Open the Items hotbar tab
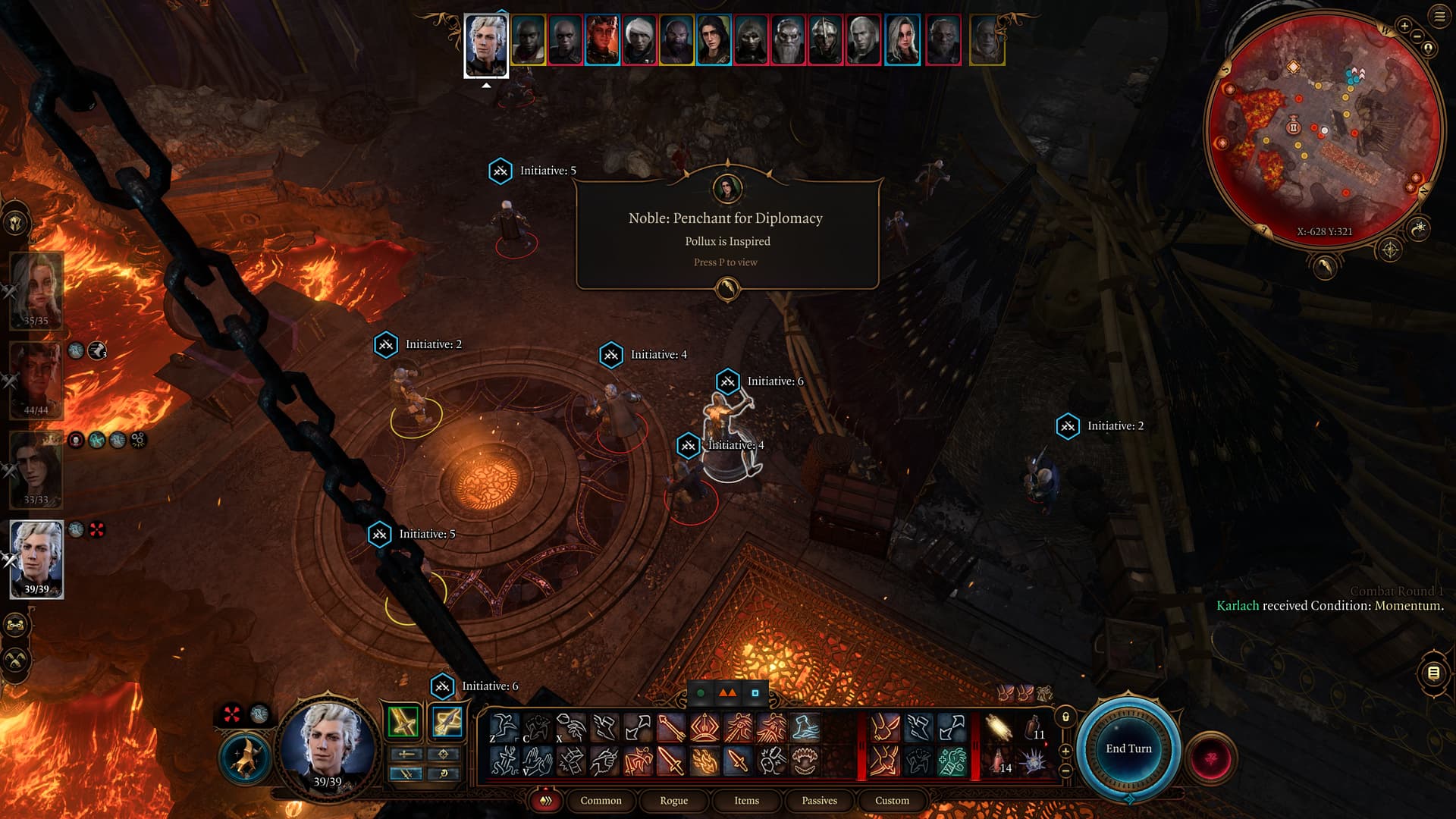1456x819 pixels. (x=746, y=800)
